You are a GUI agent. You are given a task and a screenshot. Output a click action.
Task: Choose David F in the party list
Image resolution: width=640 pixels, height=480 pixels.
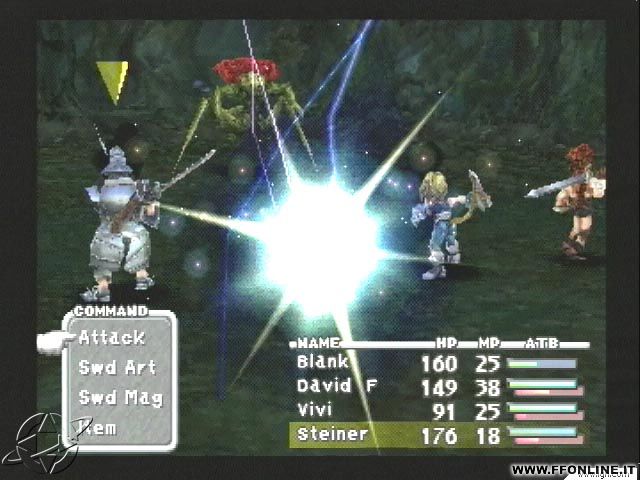click(x=336, y=385)
